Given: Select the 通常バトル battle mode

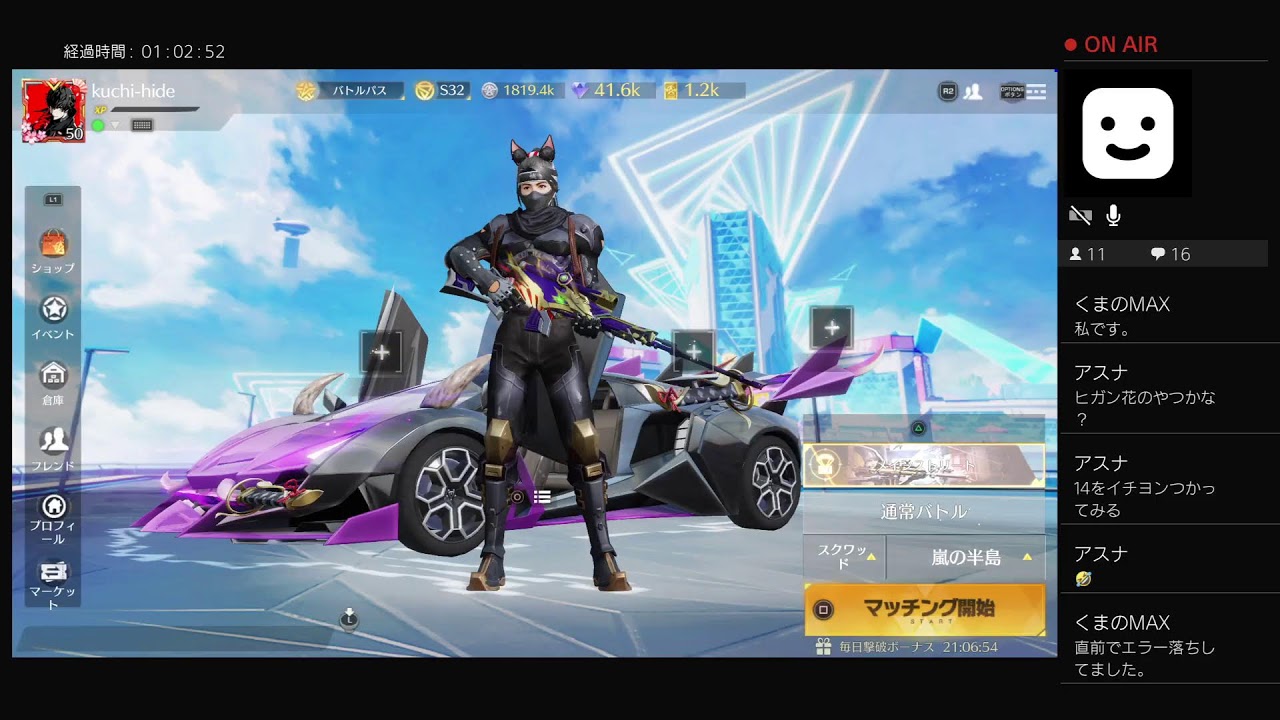Looking at the screenshot, I should (x=923, y=512).
